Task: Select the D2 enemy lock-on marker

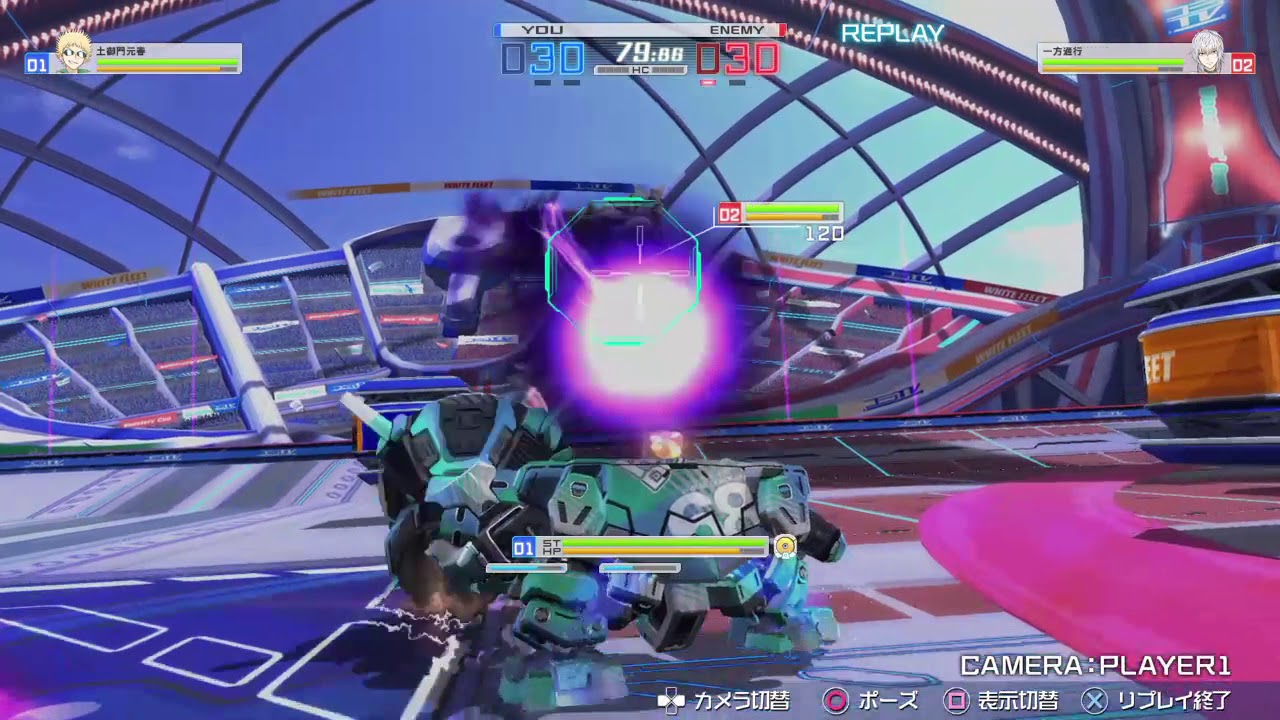Action: pyautogui.click(x=728, y=213)
